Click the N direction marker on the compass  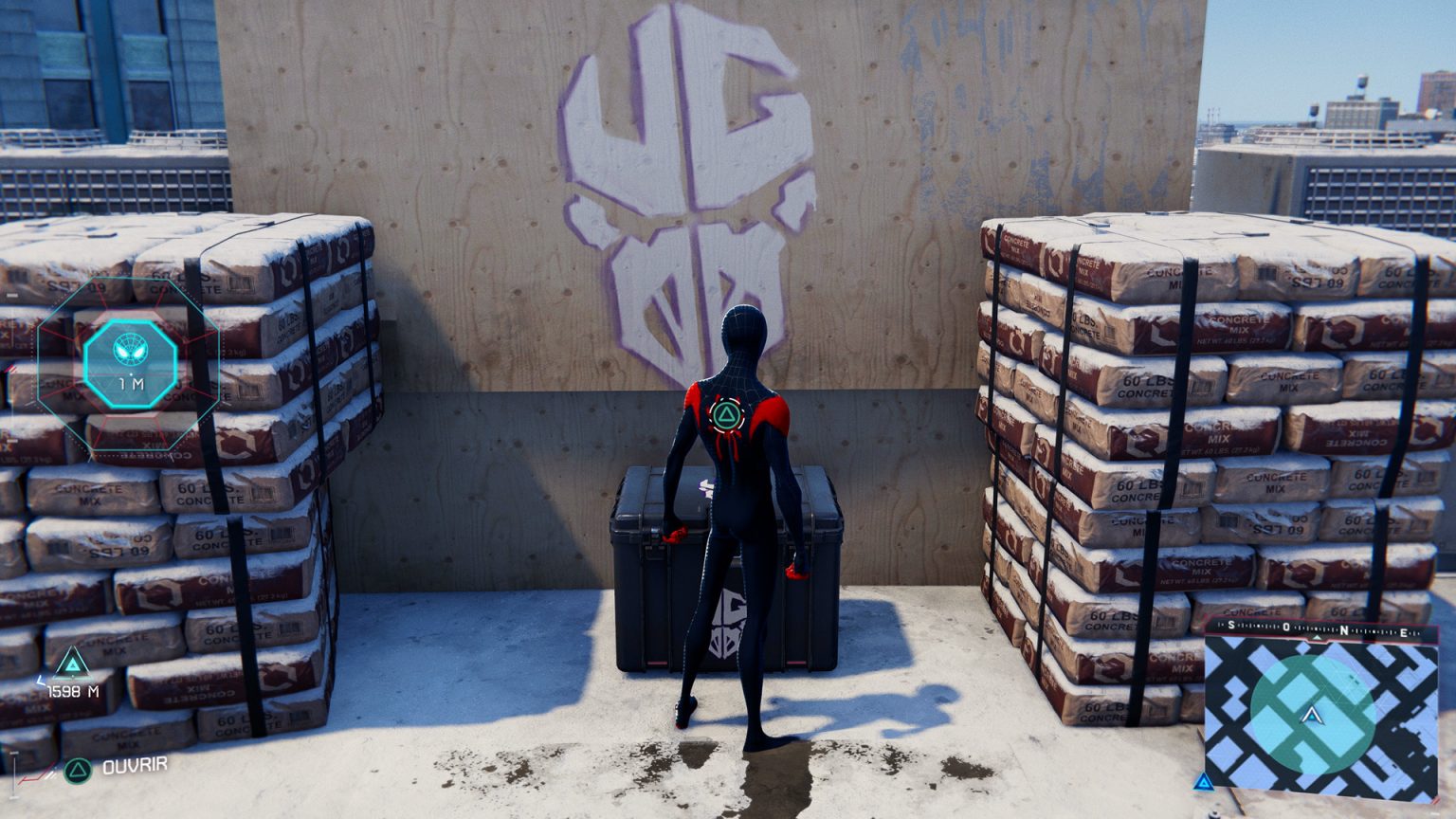point(1344,629)
